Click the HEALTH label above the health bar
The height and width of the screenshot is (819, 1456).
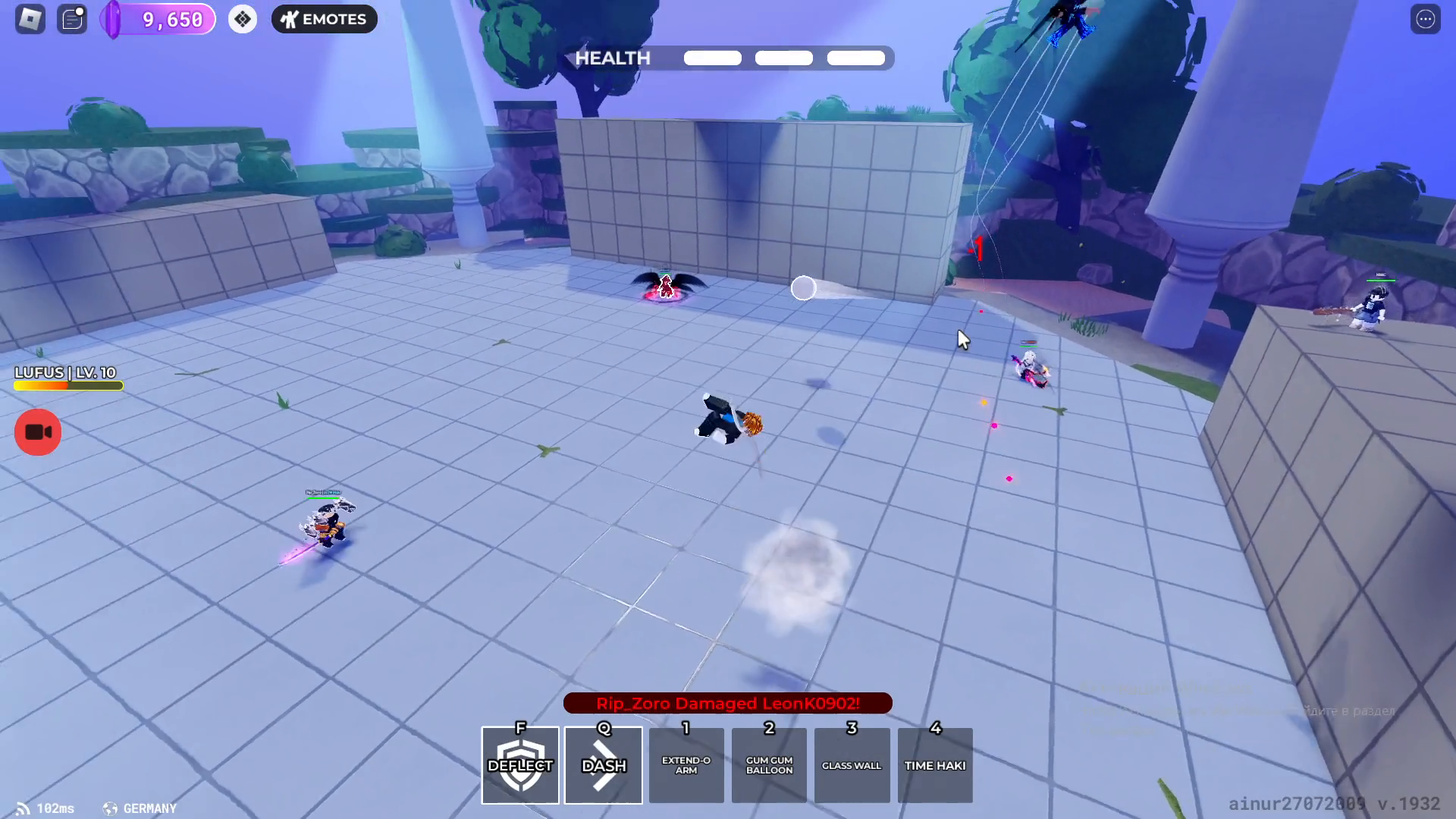612,58
